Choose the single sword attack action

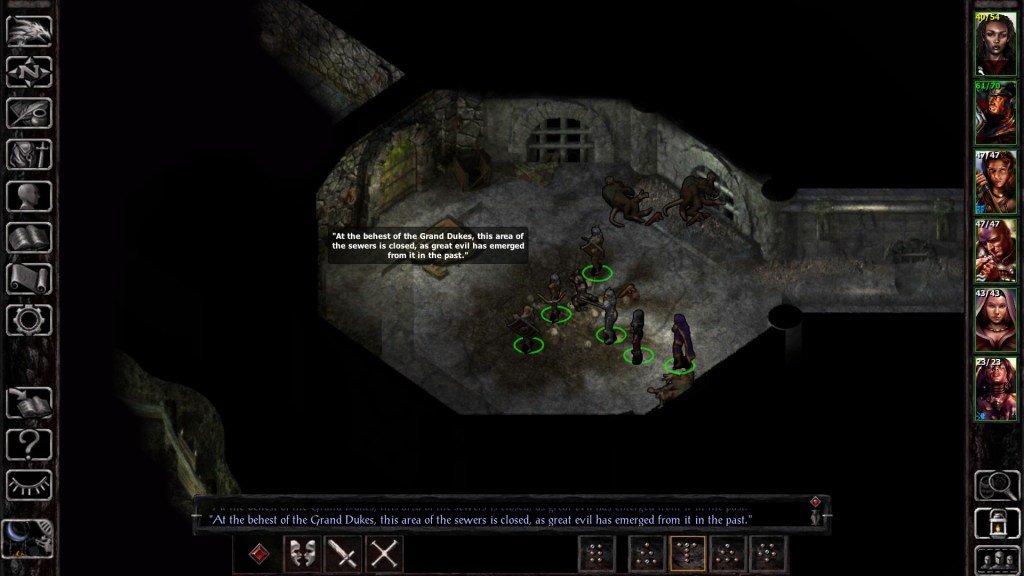(343, 553)
